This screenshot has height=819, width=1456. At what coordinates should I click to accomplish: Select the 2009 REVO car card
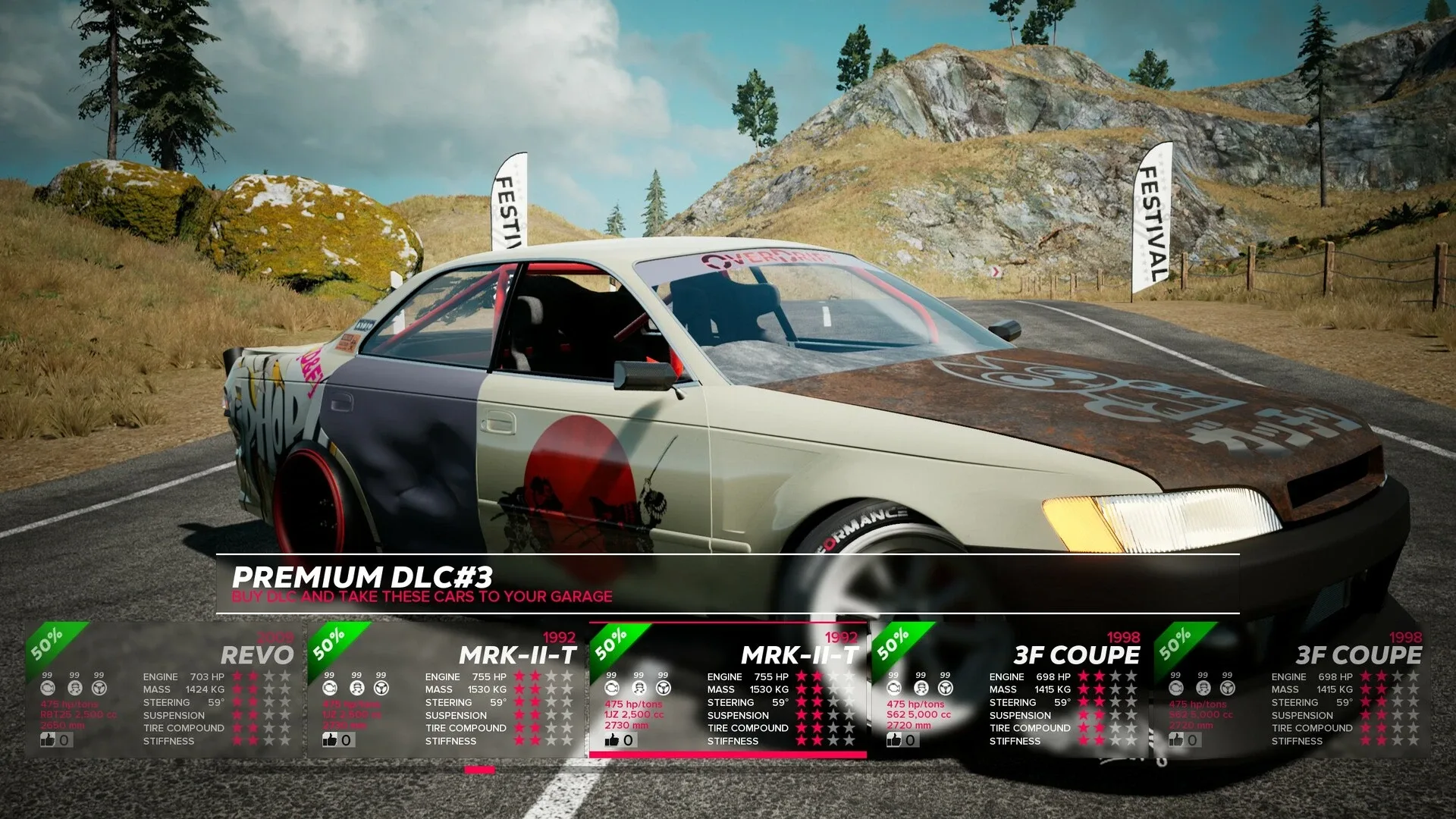[x=163, y=690]
